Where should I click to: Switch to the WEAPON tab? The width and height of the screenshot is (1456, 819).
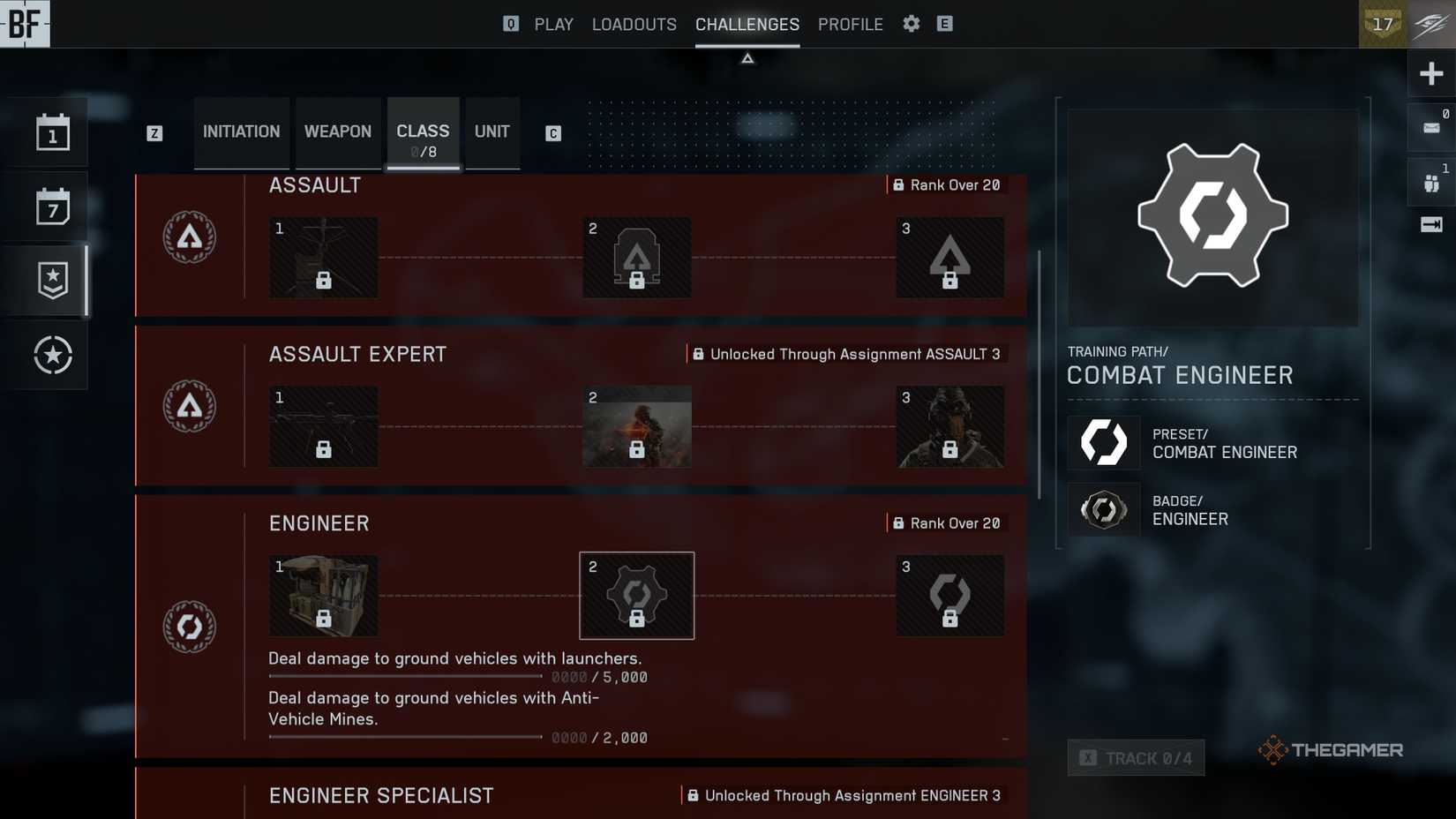337,131
